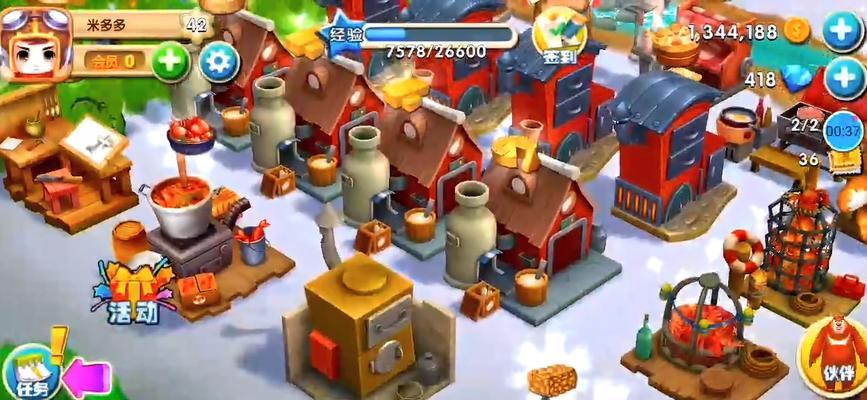
Task: Add diamonds with the plus button
Action: pos(843,79)
